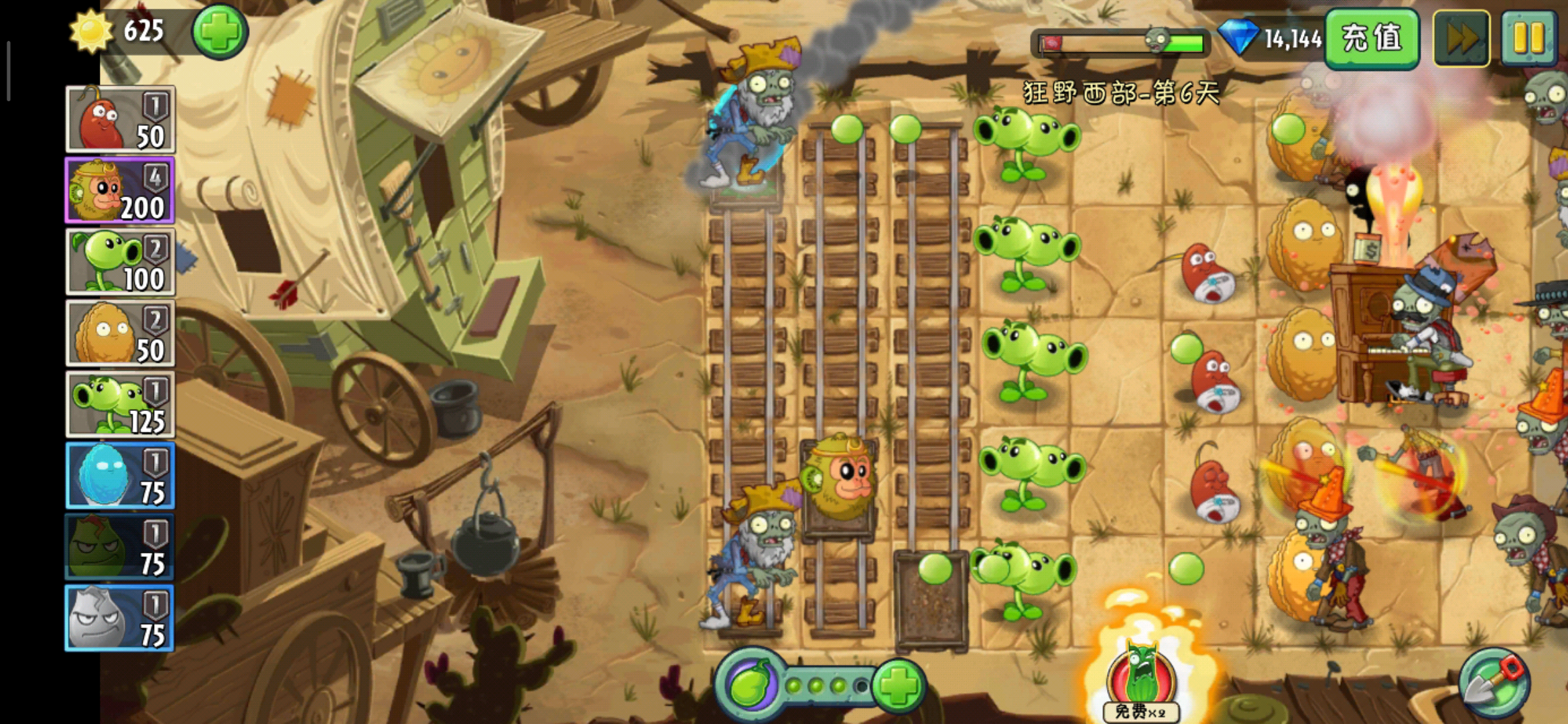Toggle the fast-forward speed button
The width and height of the screenshot is (1568, 724).
1461,38
